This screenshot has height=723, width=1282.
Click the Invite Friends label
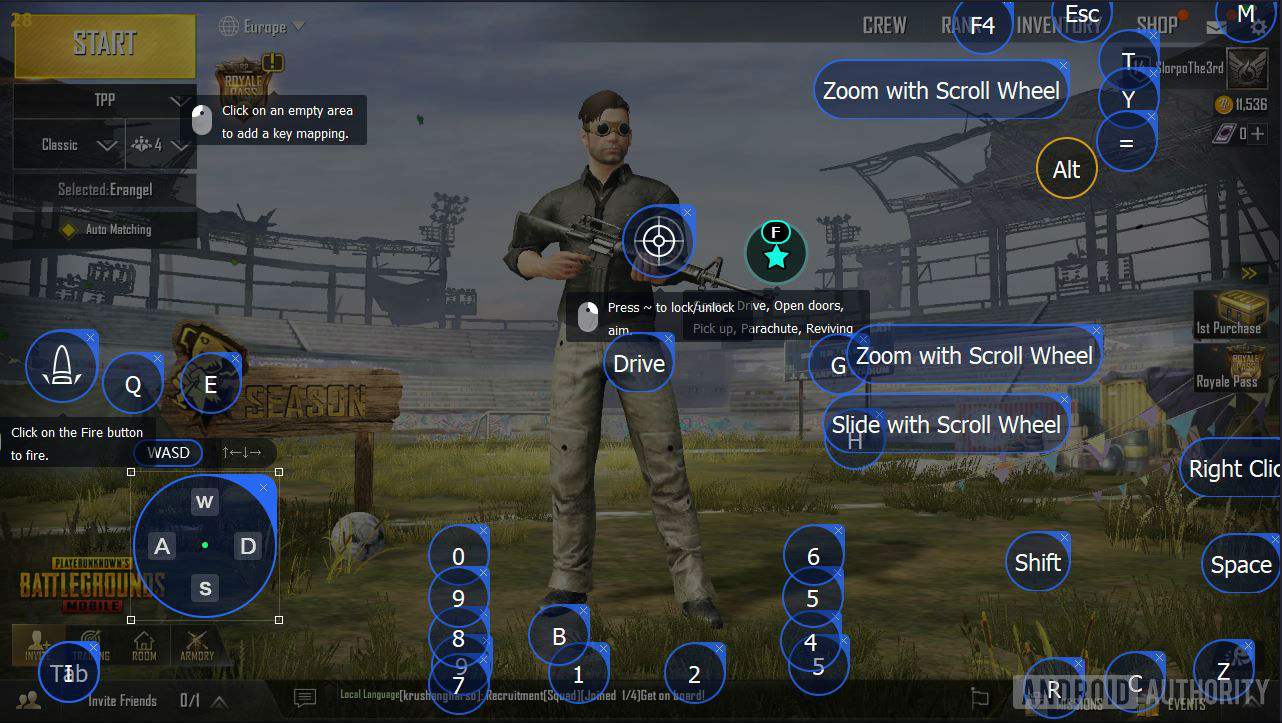coord(122,700)
